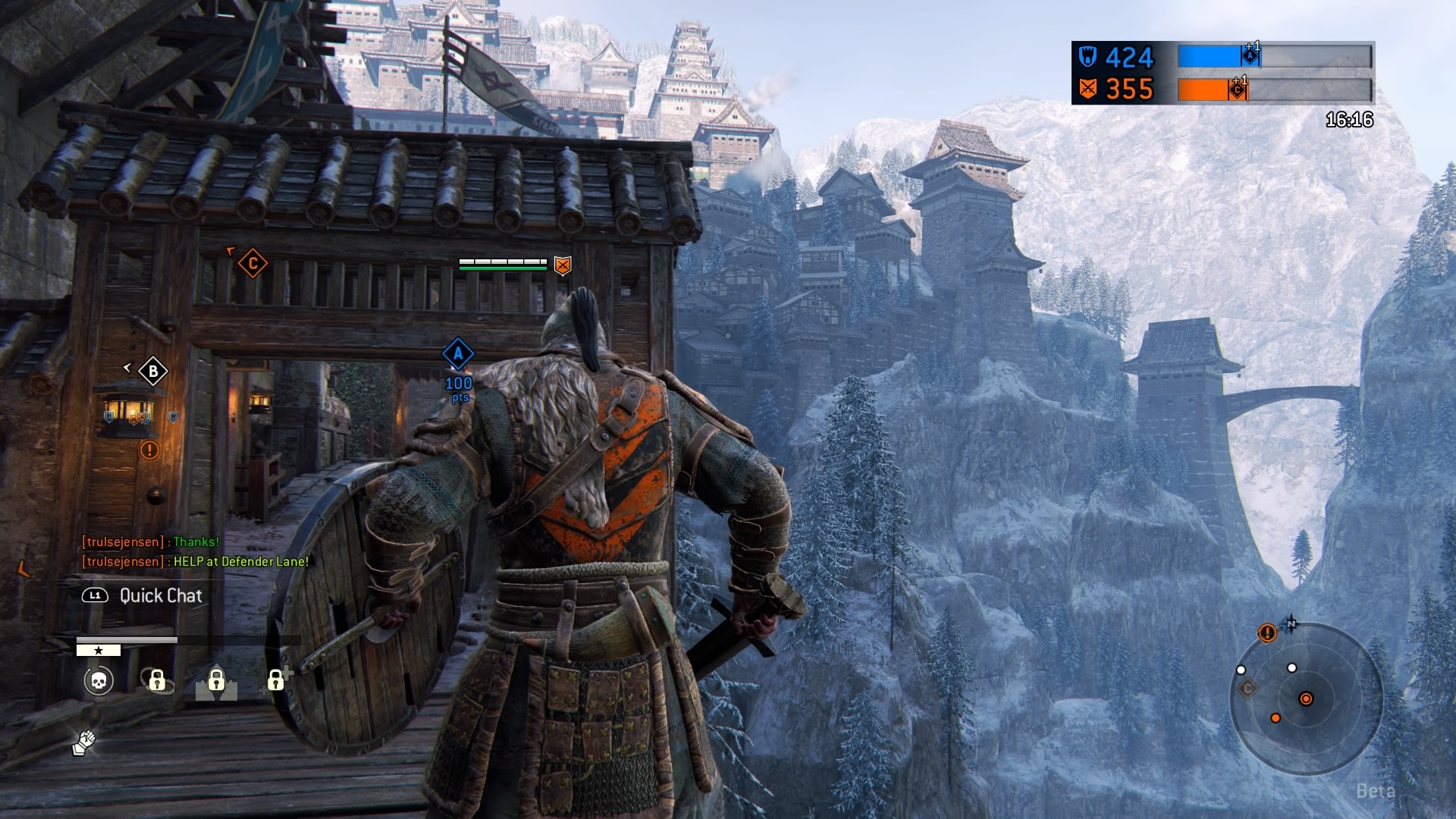The image size is (1456, 819).
Task: Click the orange faction emblem beside health bar
Action: (x=562, y=265)
